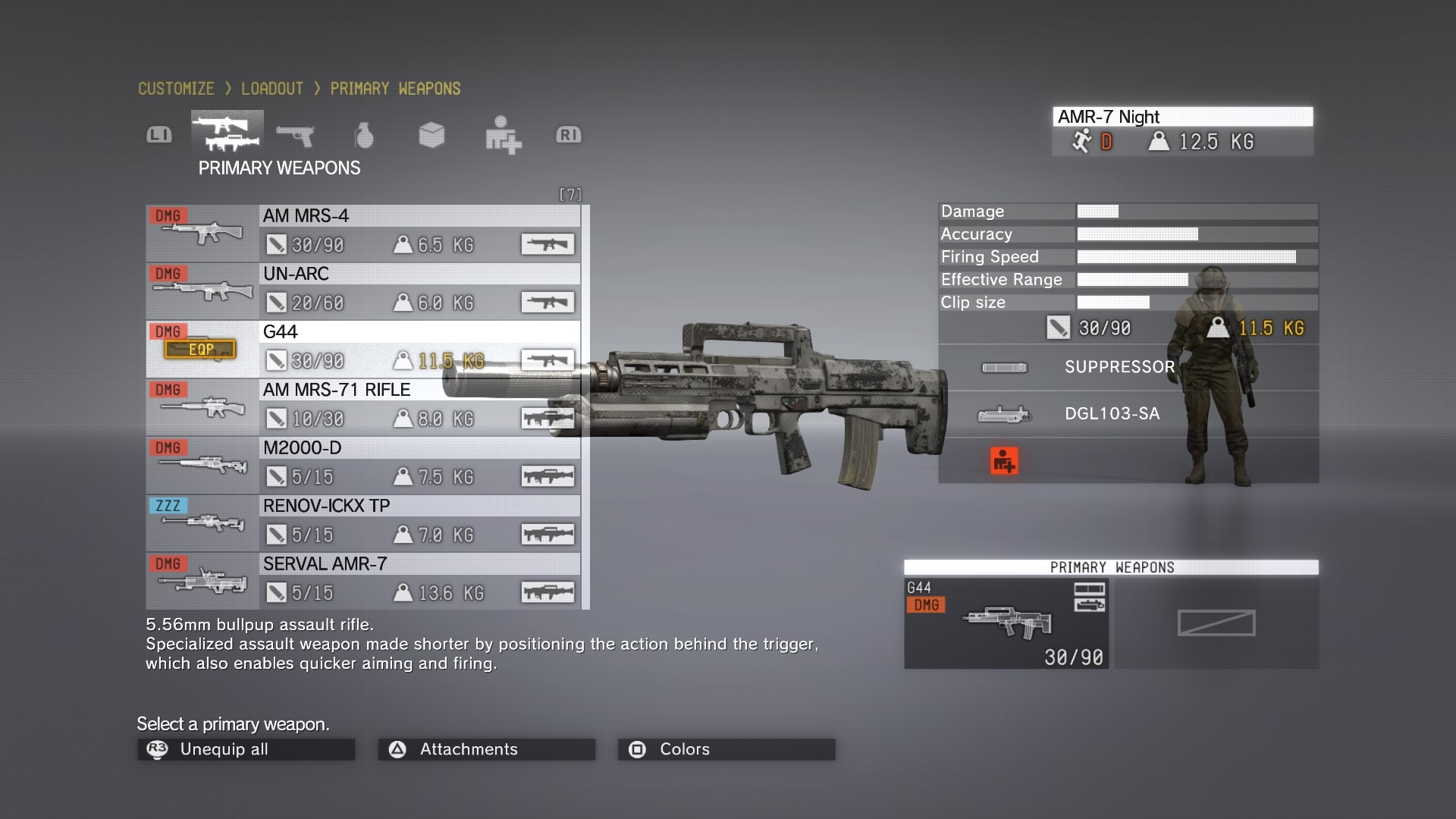This screenshot has width=1456, height=819.
Task: Open the buddy soldier-plus tab
Action: pos(503,135)
